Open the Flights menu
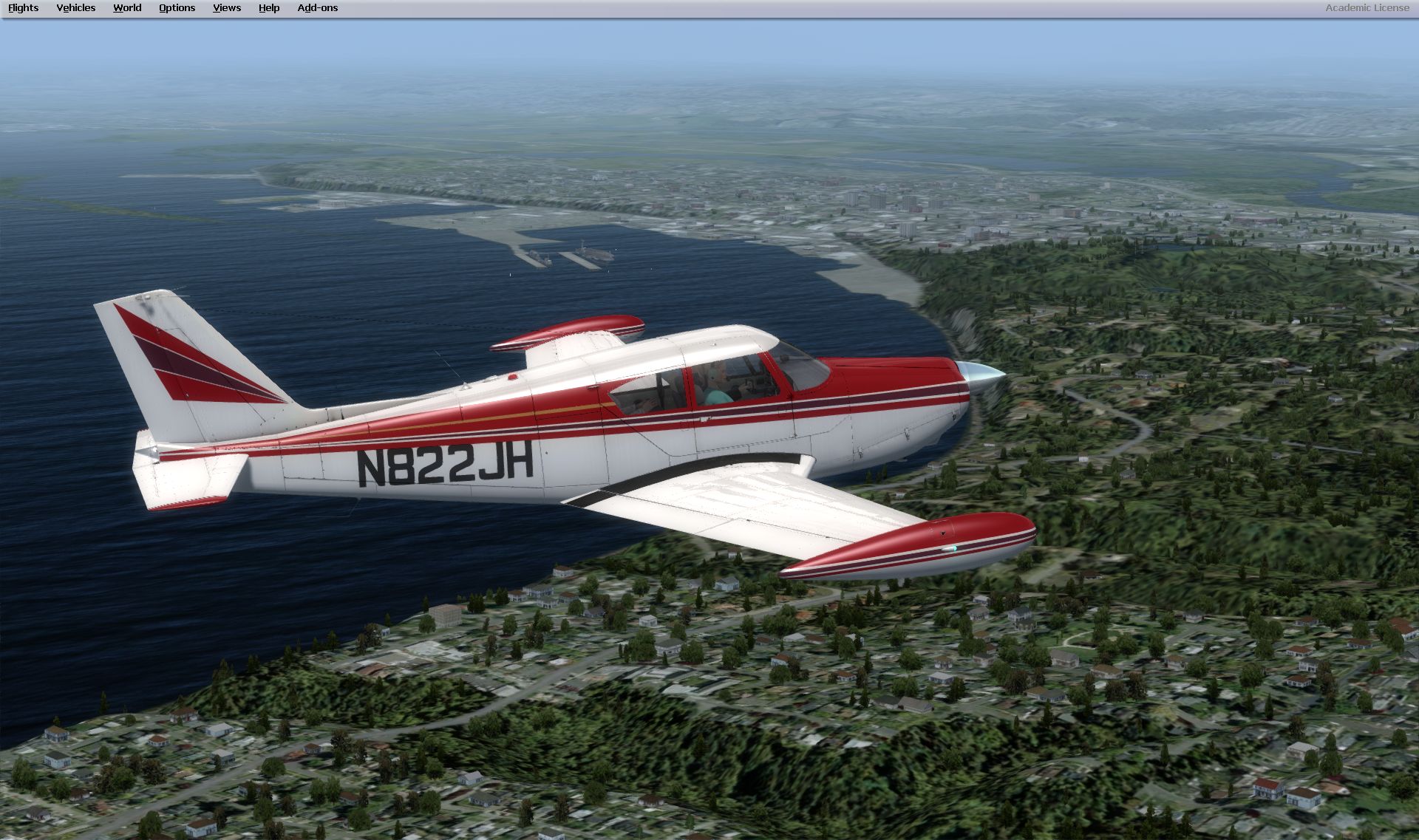1419x840 pixels. click(23, 8)
